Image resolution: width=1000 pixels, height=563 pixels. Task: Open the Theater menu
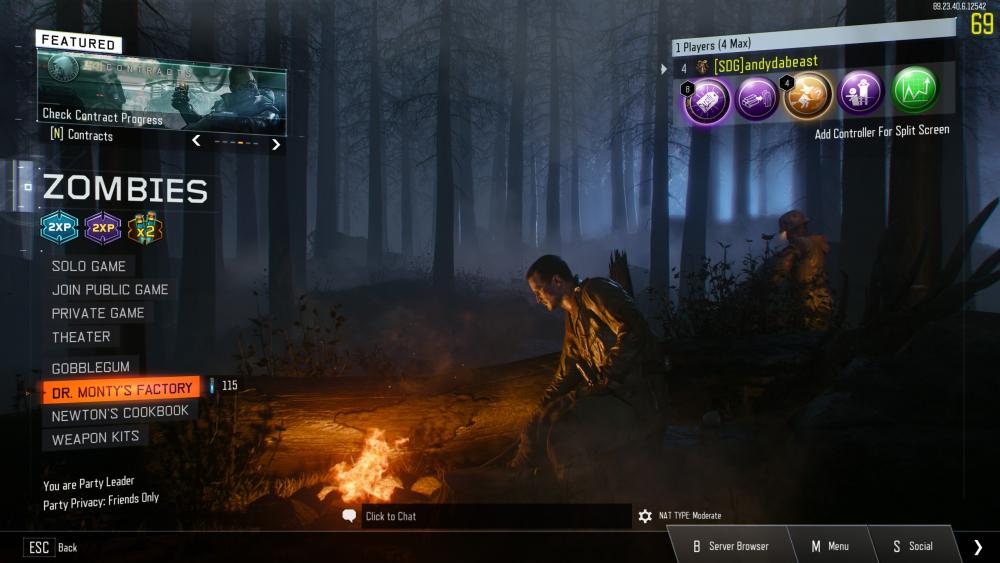point(81,337)
